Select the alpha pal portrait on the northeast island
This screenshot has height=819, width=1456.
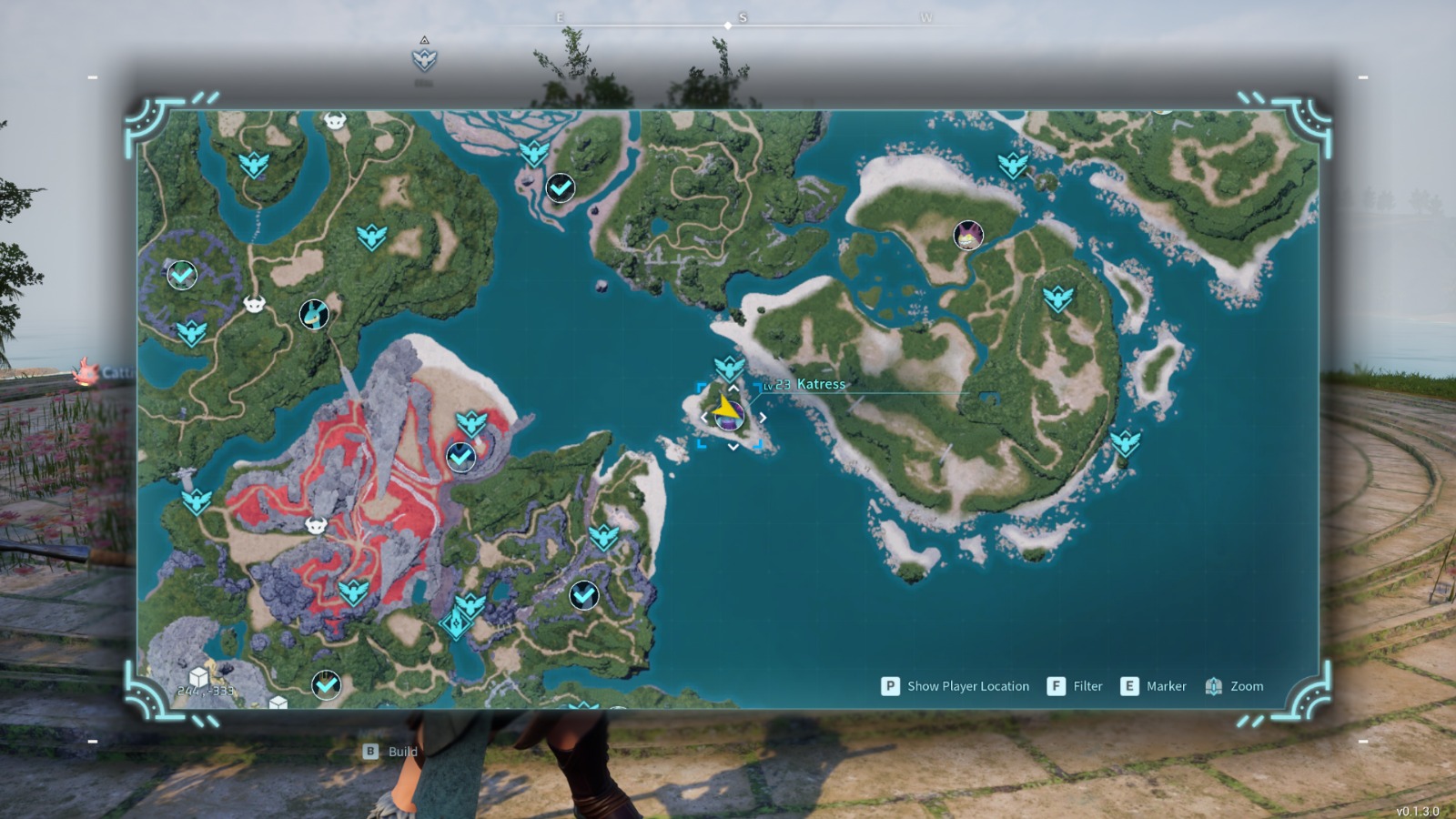click(x=967, y=235)
